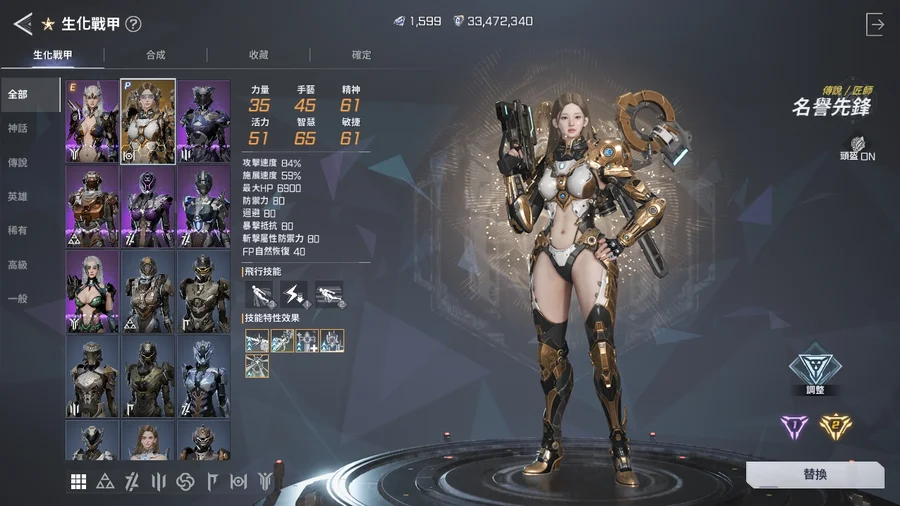Filter armors by 神話 rarity
900x506 pixels.
[18, 128]
